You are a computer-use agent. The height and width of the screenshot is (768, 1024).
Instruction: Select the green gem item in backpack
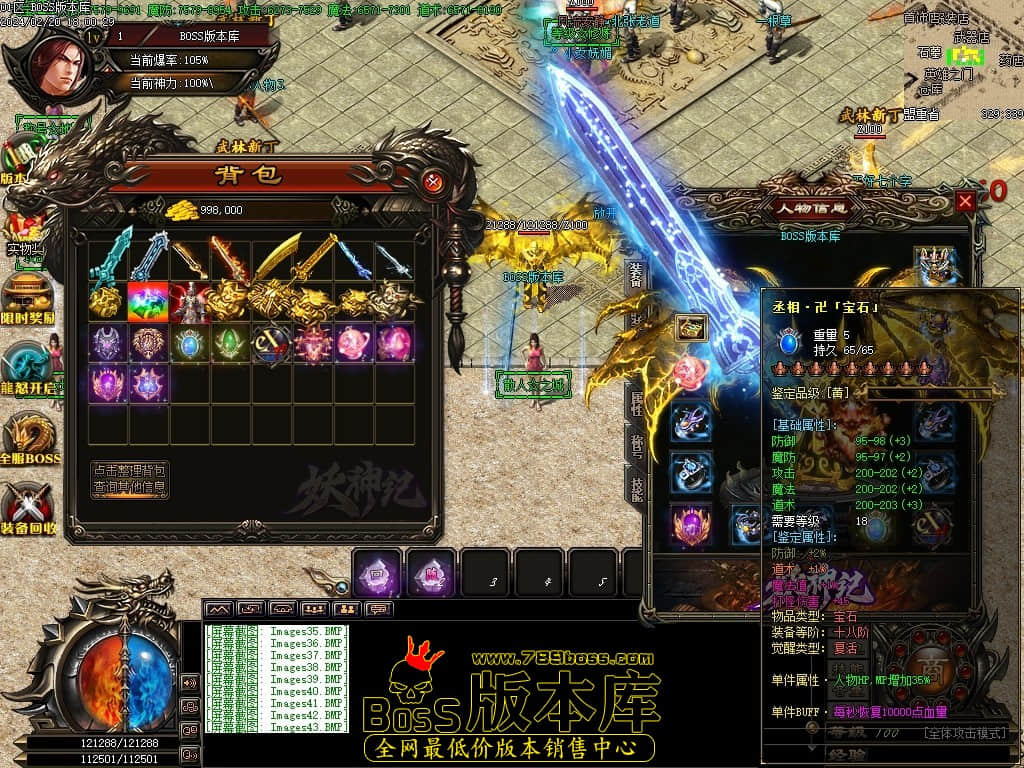click(x=229, y=342)
